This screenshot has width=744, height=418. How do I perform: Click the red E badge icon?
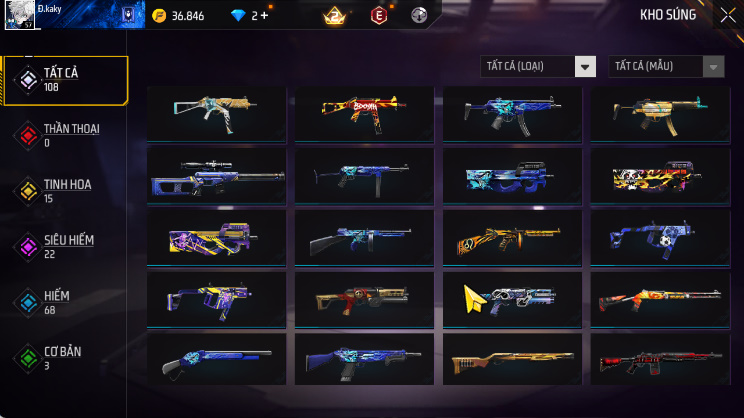tap(379, 16)
